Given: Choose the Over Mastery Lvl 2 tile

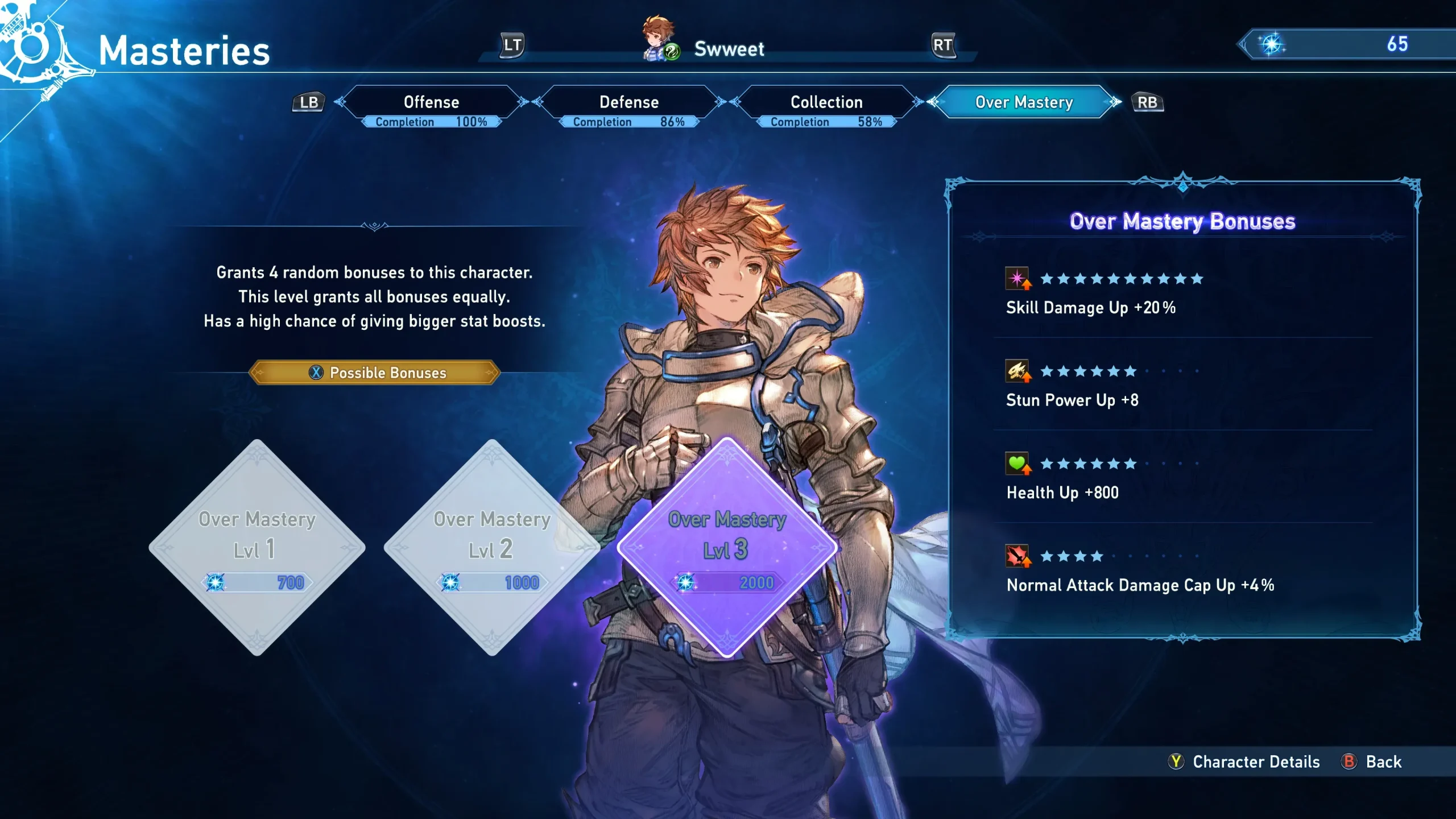Looking at the screenshot, I should pos(492,547).
